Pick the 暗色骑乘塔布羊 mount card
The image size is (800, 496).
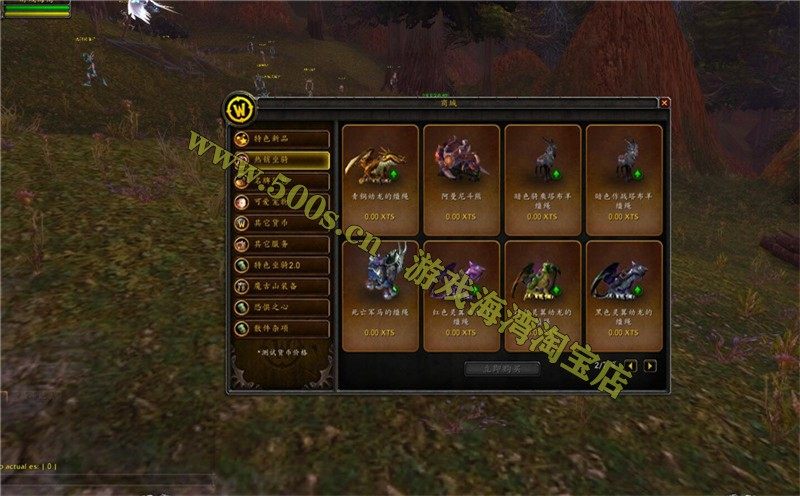coord(542,180)
